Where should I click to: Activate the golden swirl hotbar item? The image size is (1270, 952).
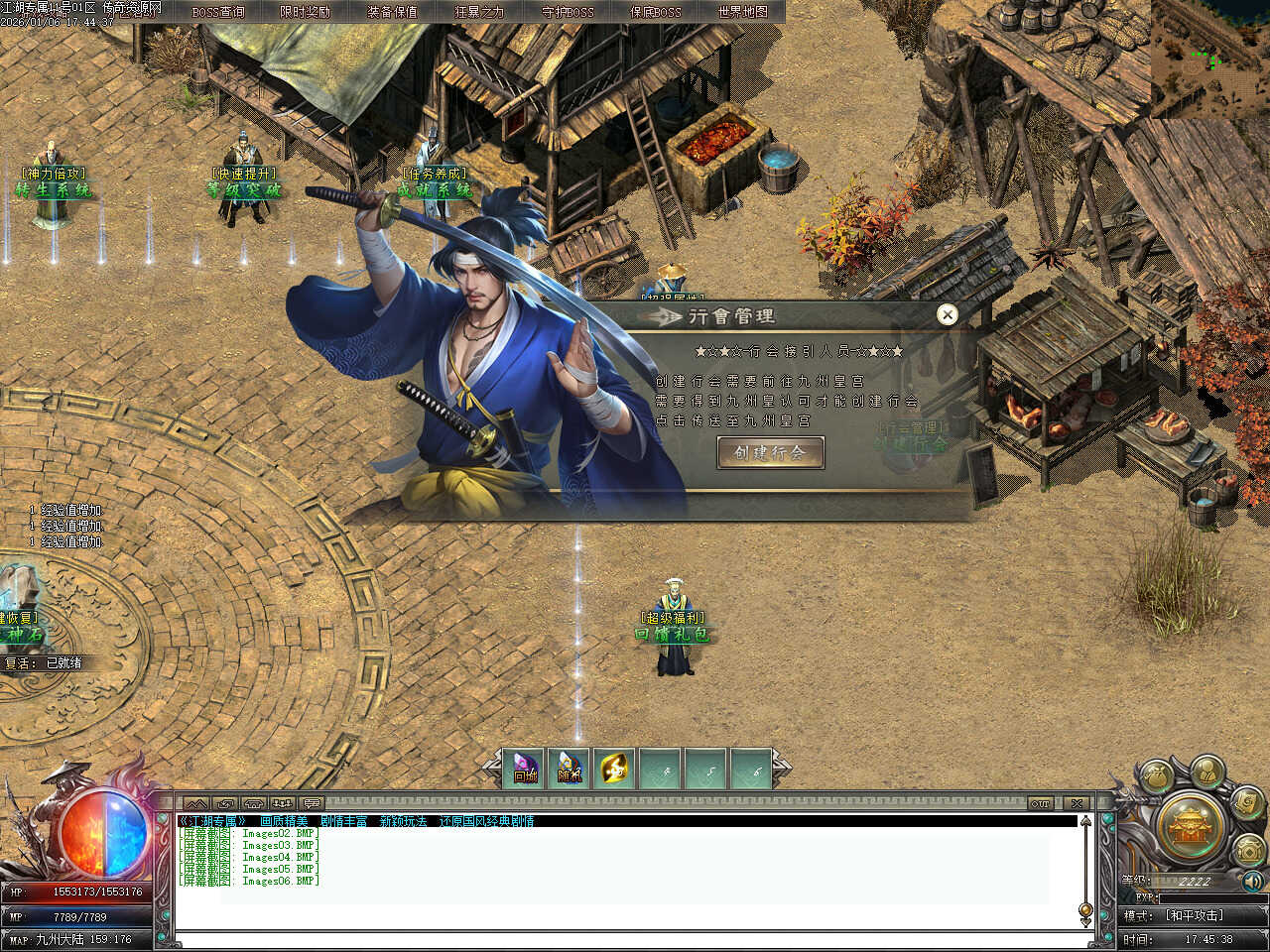pyautogui.click(x=614, y=769)
